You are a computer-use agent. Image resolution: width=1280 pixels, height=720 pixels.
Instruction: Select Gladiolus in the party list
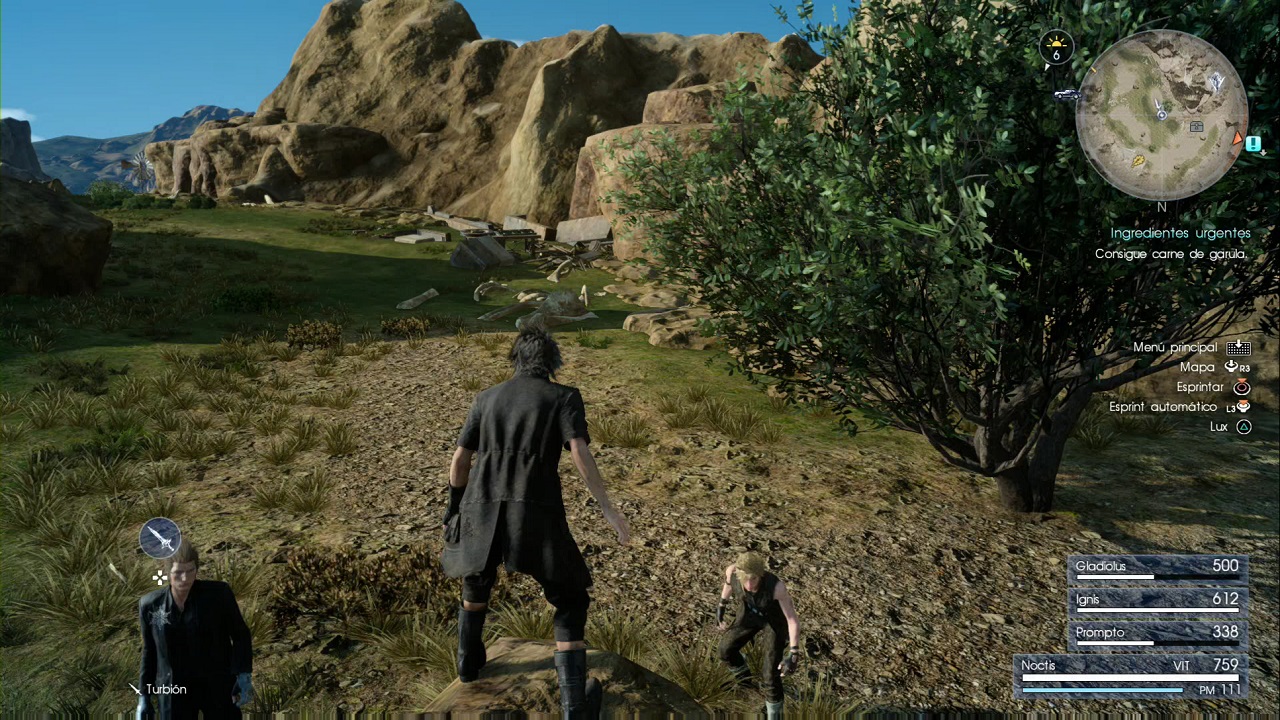coord(1156,567)
